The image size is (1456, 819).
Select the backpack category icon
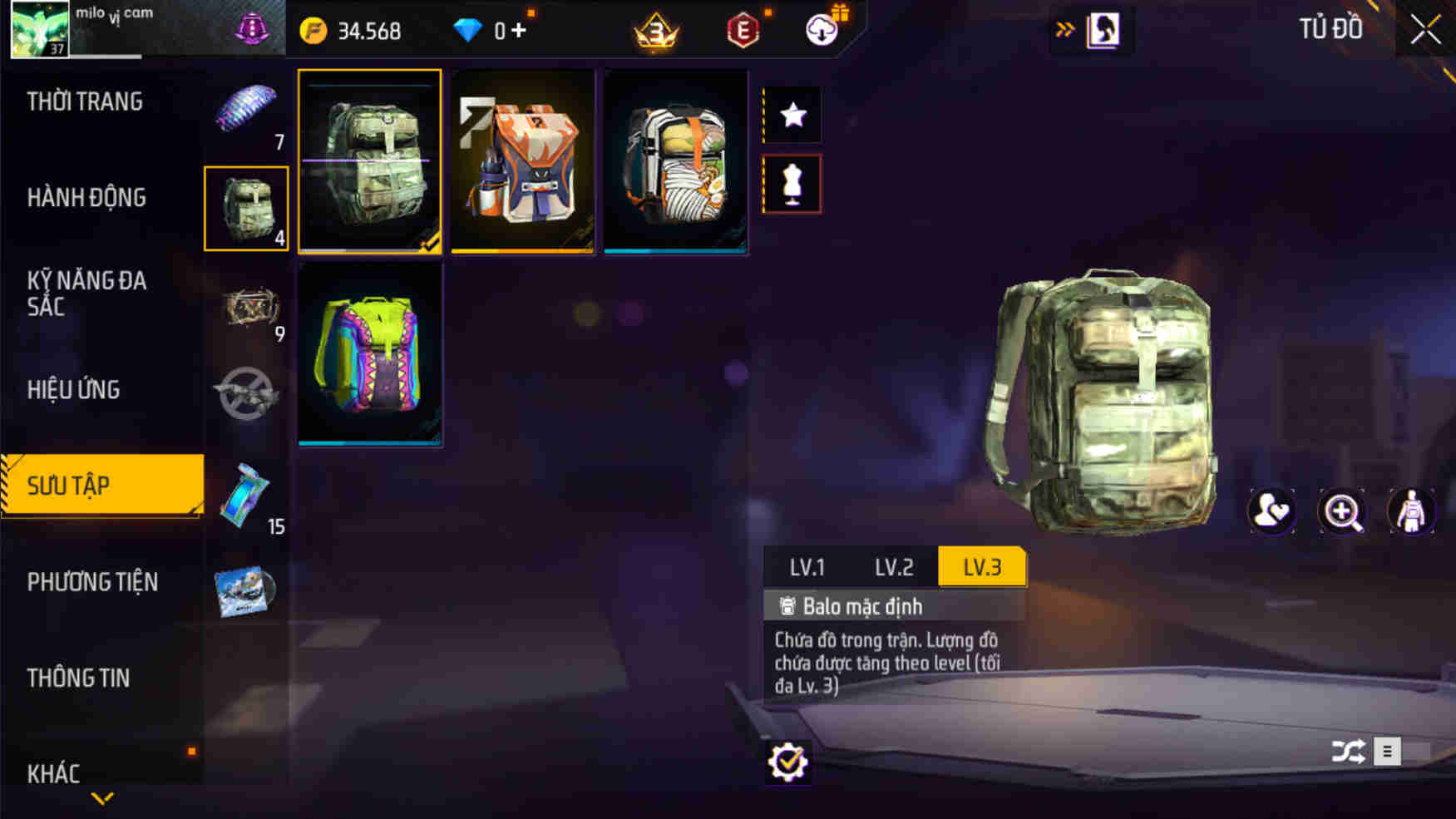coord(247,208)
